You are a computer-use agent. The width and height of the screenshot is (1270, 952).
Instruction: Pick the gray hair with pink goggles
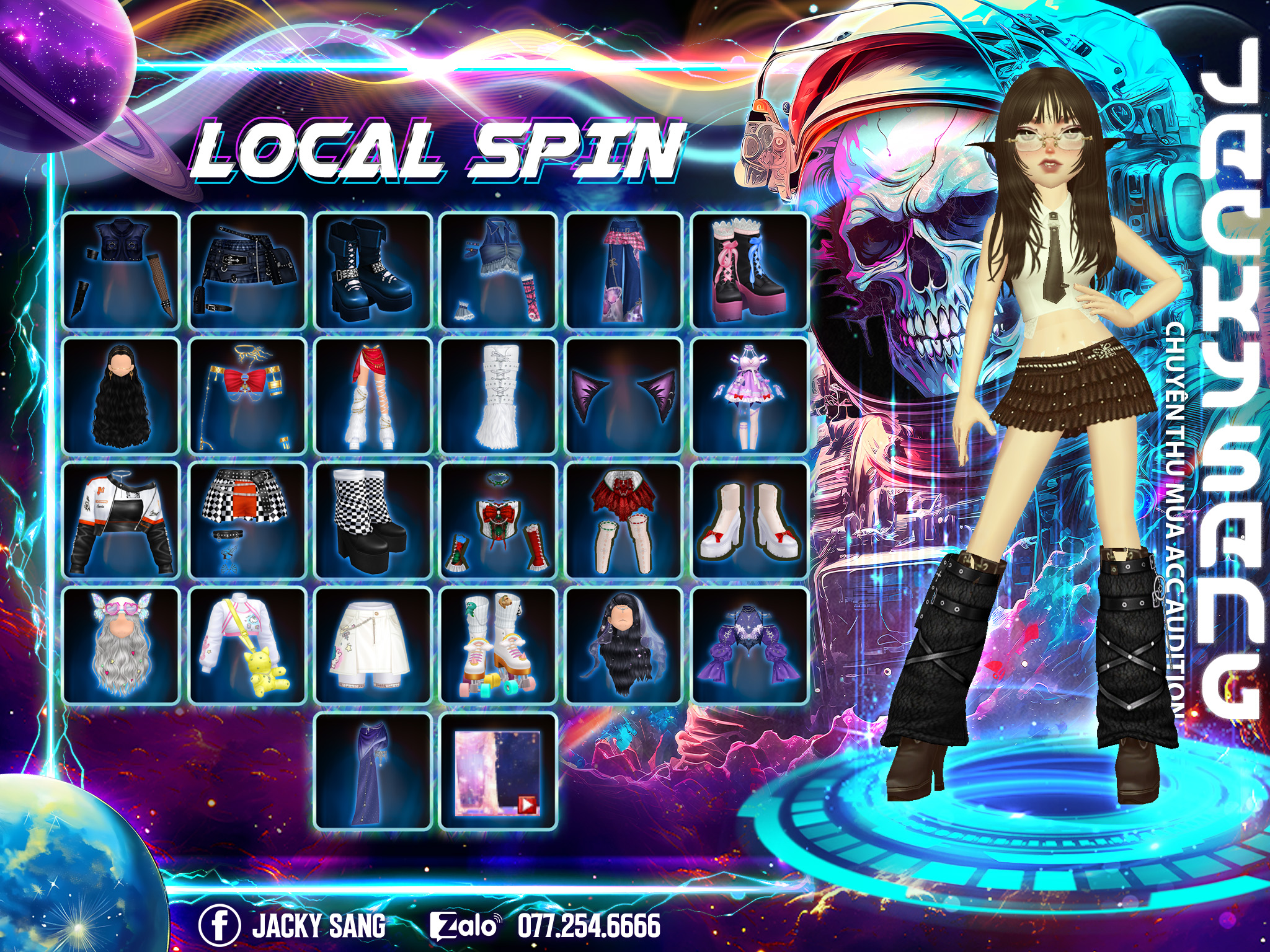122,646
